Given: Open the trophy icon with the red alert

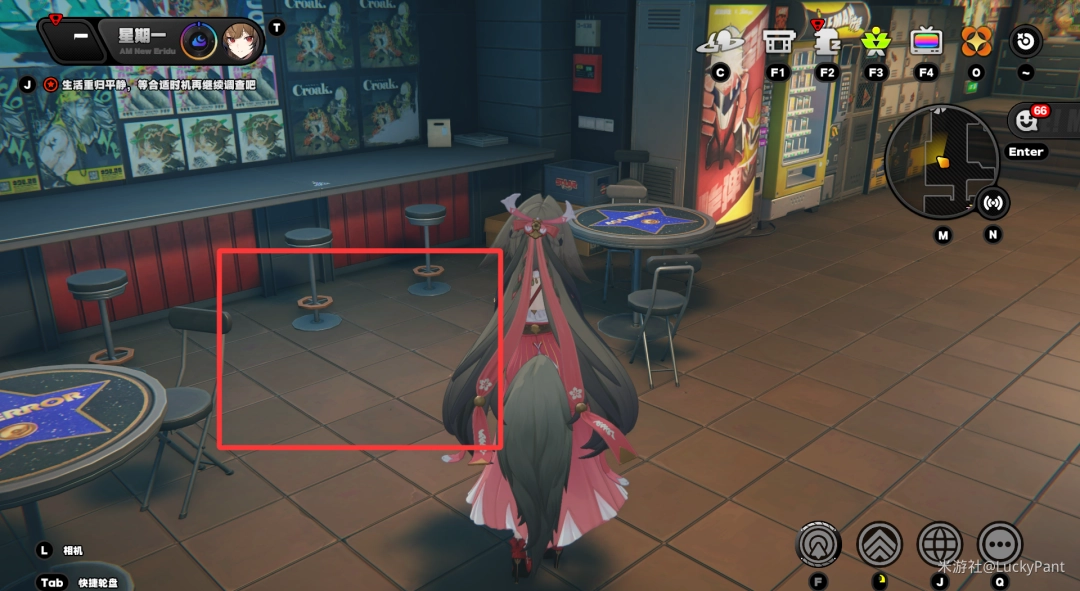Looking at the screenshot, I should [827, 42].
